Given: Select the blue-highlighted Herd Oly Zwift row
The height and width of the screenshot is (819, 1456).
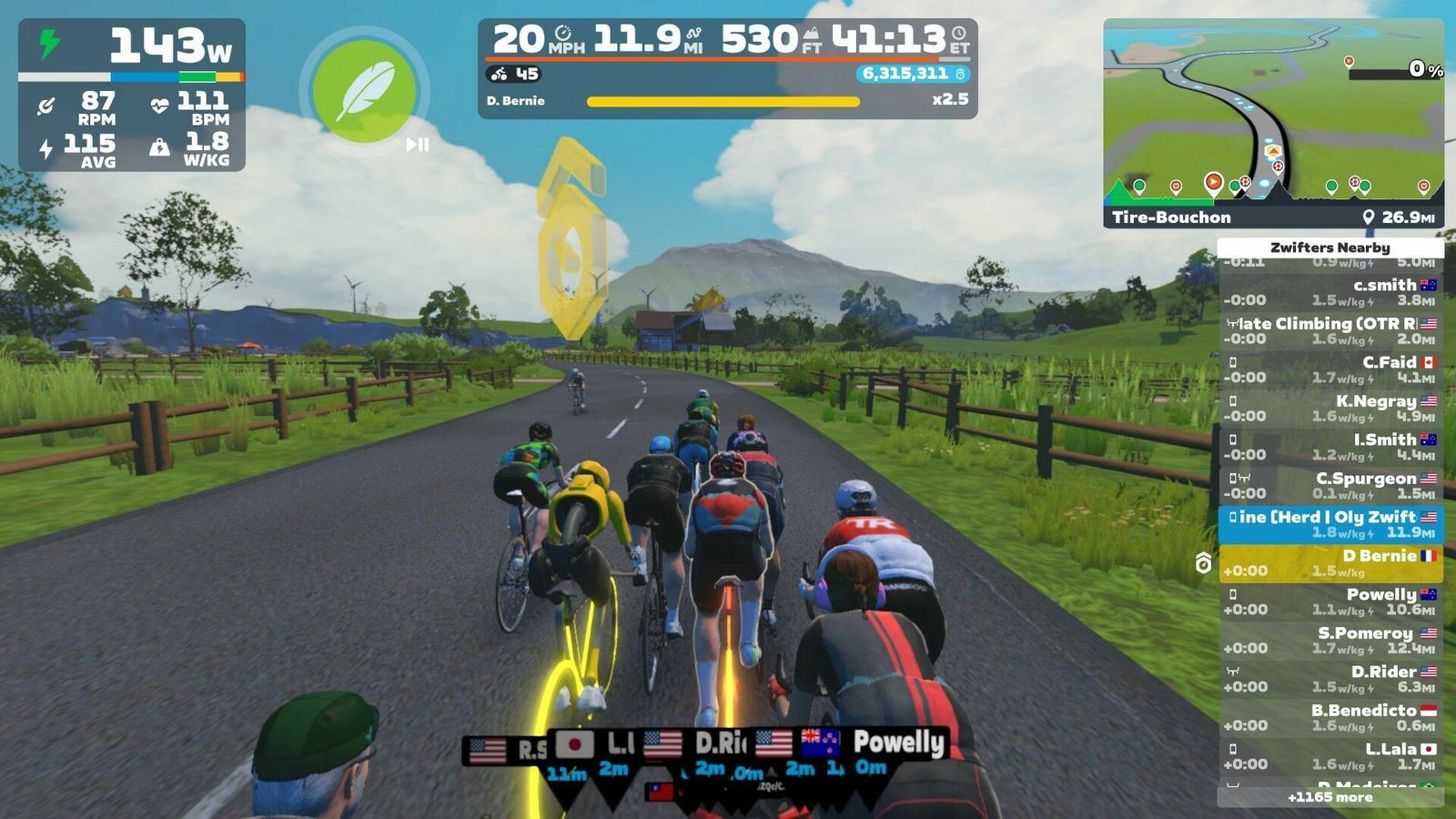Looking at the screenshot, I should pos(1330,524).
